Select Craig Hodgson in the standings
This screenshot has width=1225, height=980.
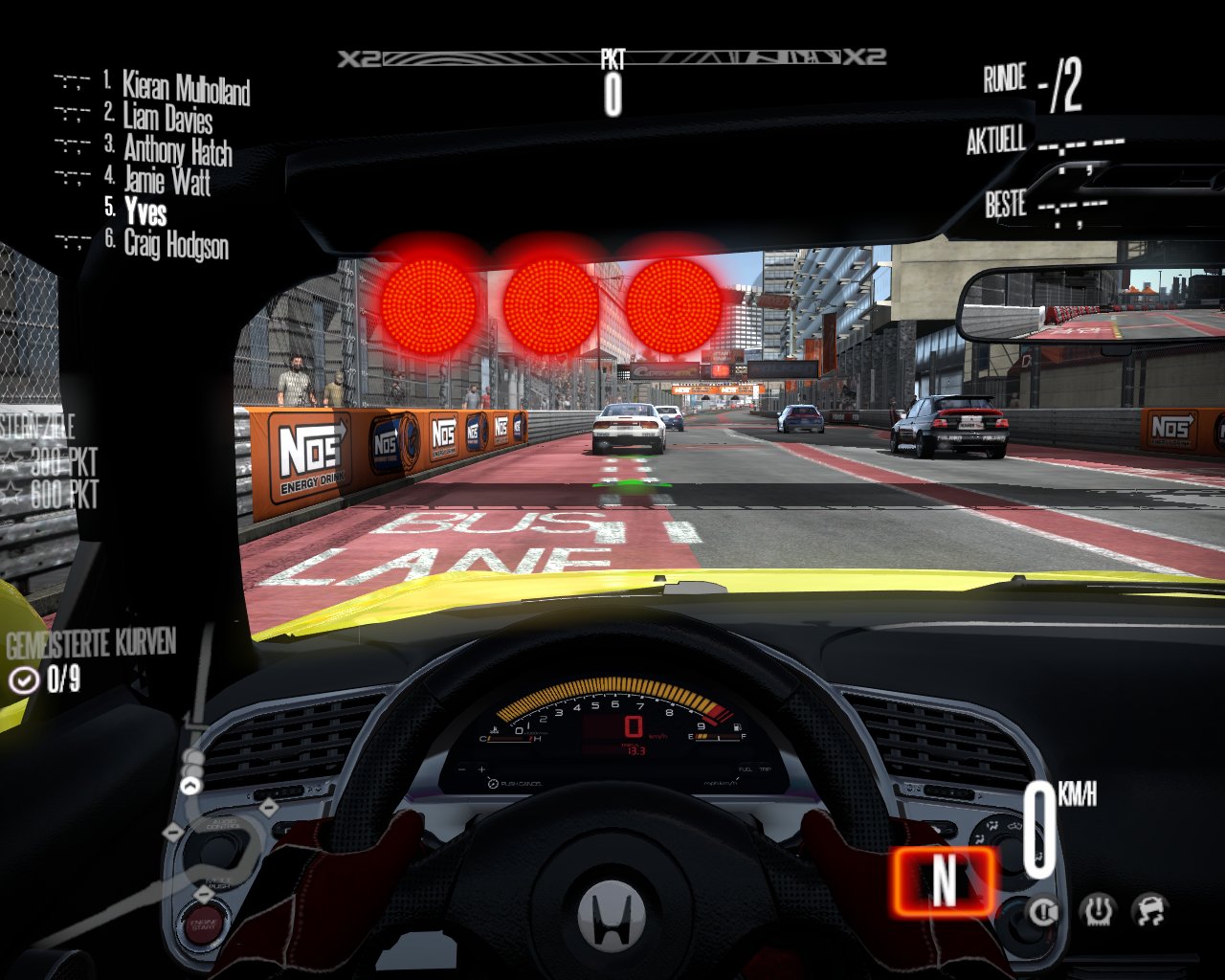click(176, 244)
